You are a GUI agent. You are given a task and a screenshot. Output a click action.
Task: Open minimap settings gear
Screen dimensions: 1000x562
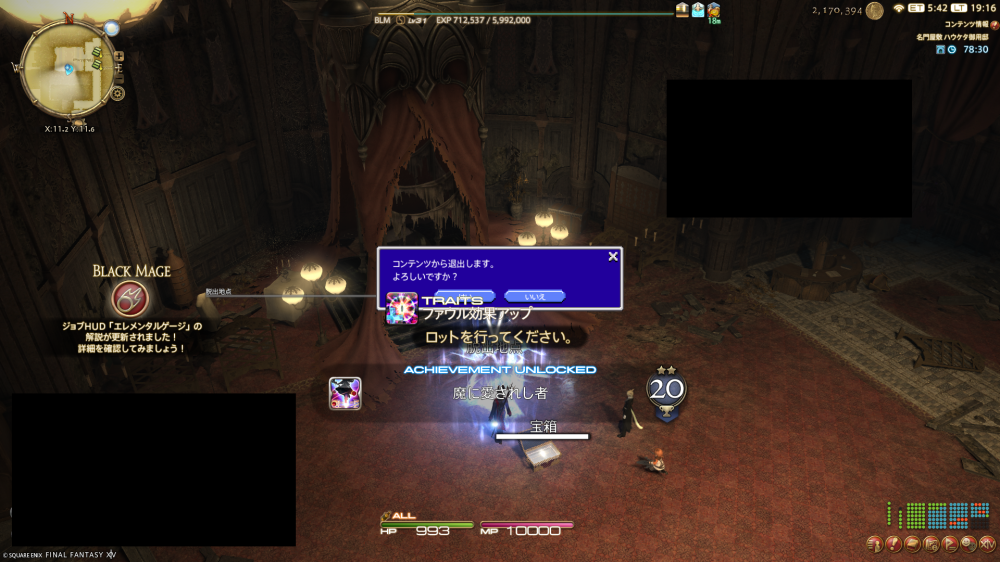point(118,94)
